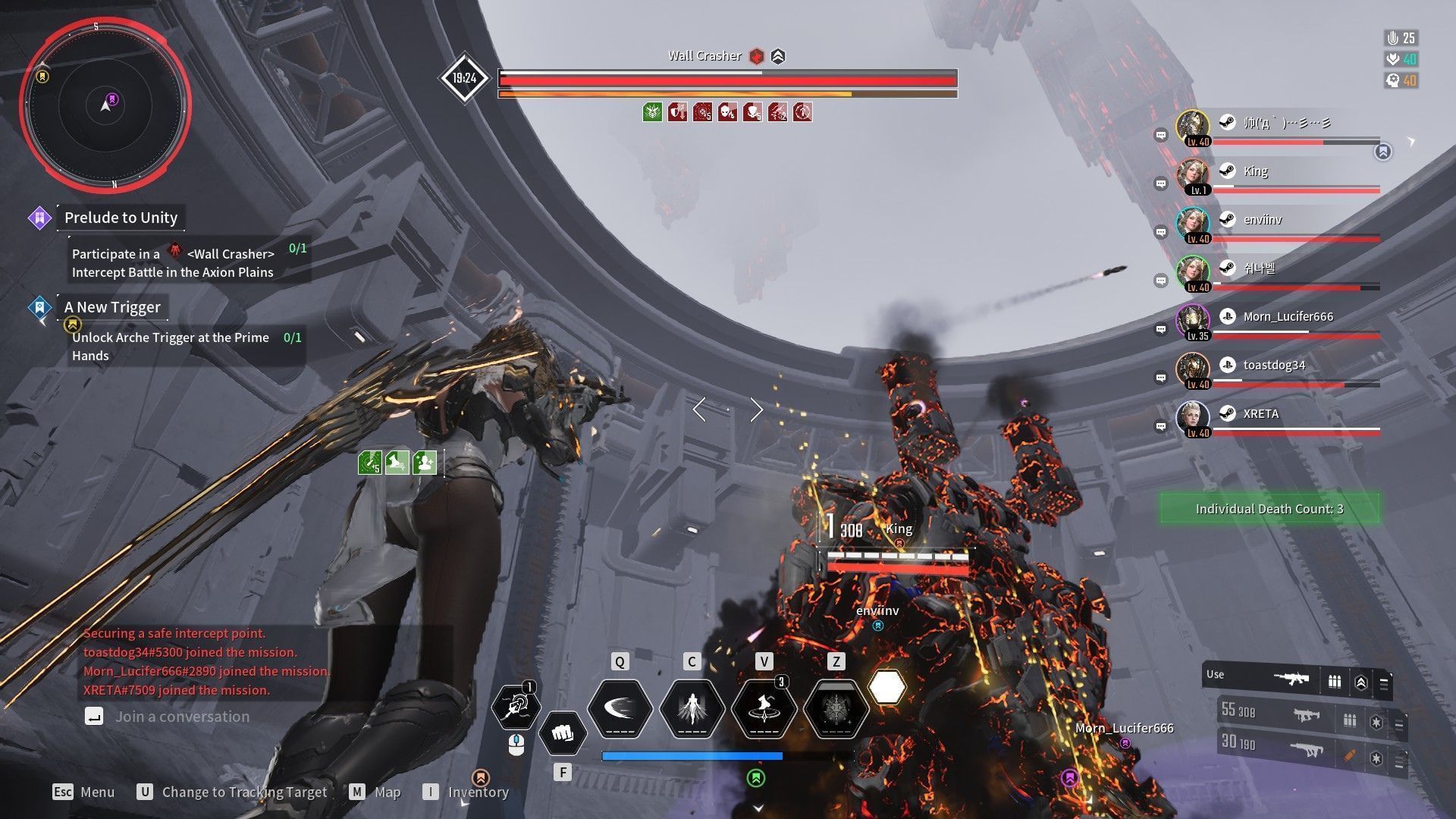Open the Join a conversation chat box
Viewport: 1456px width, 819px height.
(x=182, y=717)
